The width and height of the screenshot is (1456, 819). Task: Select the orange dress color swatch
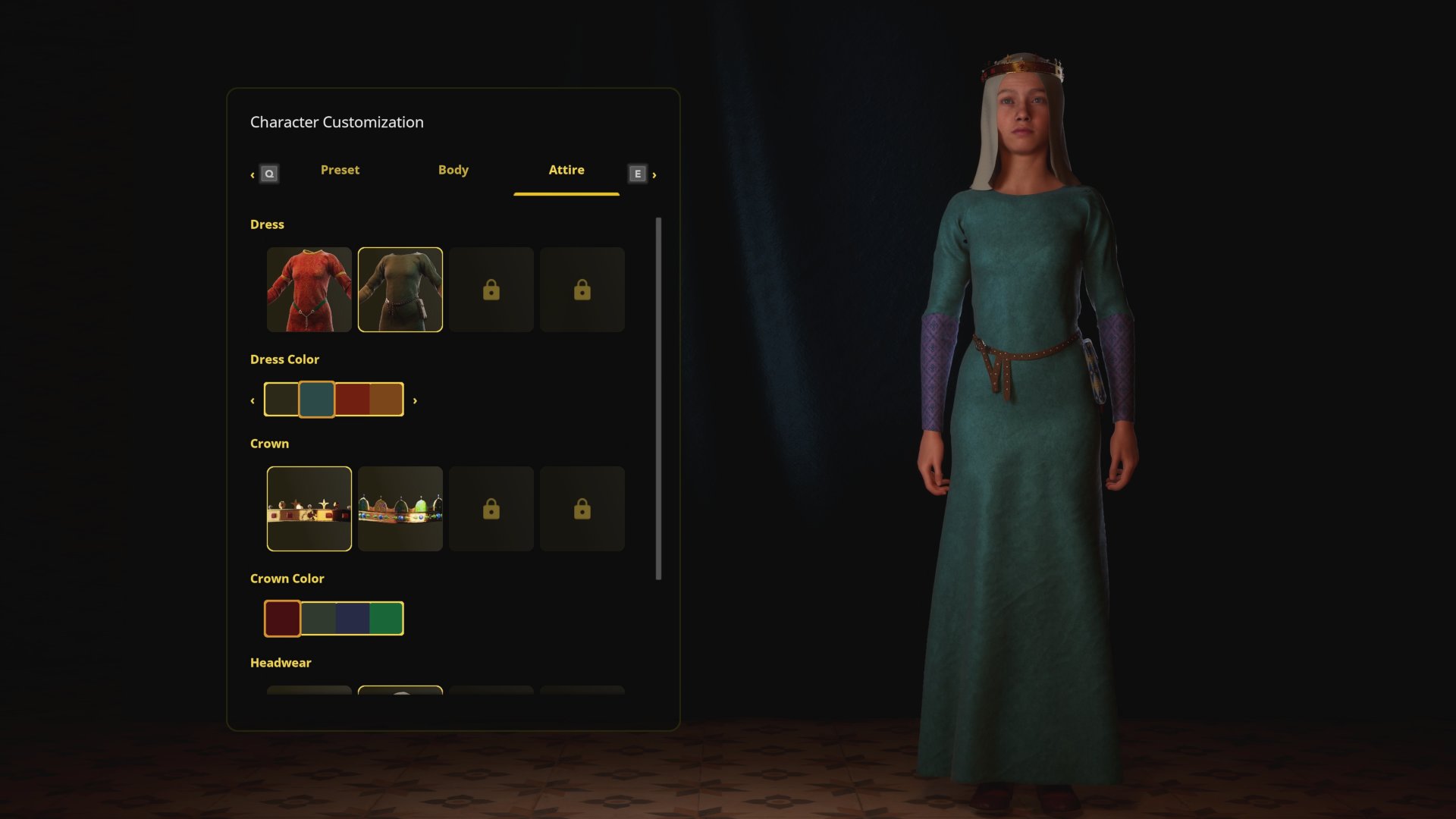click(x=386, y=400)
